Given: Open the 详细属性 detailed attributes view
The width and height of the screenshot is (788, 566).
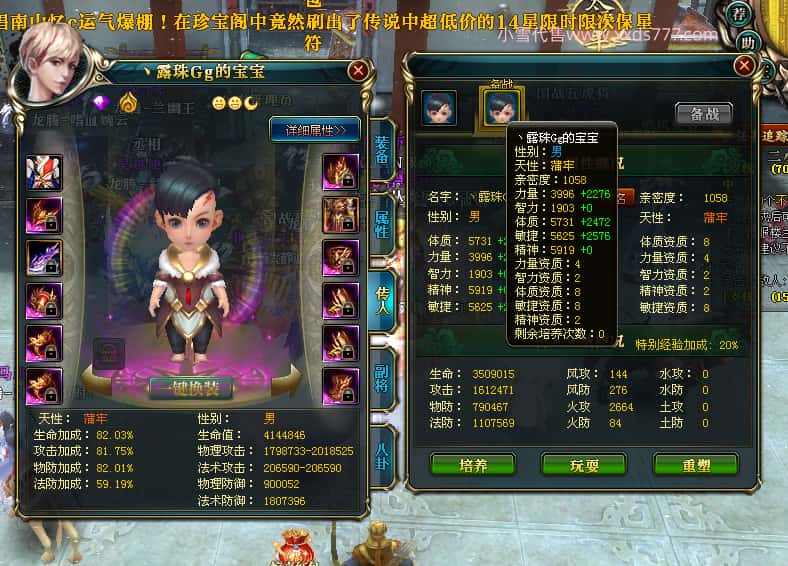Looking at the screenshot, I should click(314, 130).
